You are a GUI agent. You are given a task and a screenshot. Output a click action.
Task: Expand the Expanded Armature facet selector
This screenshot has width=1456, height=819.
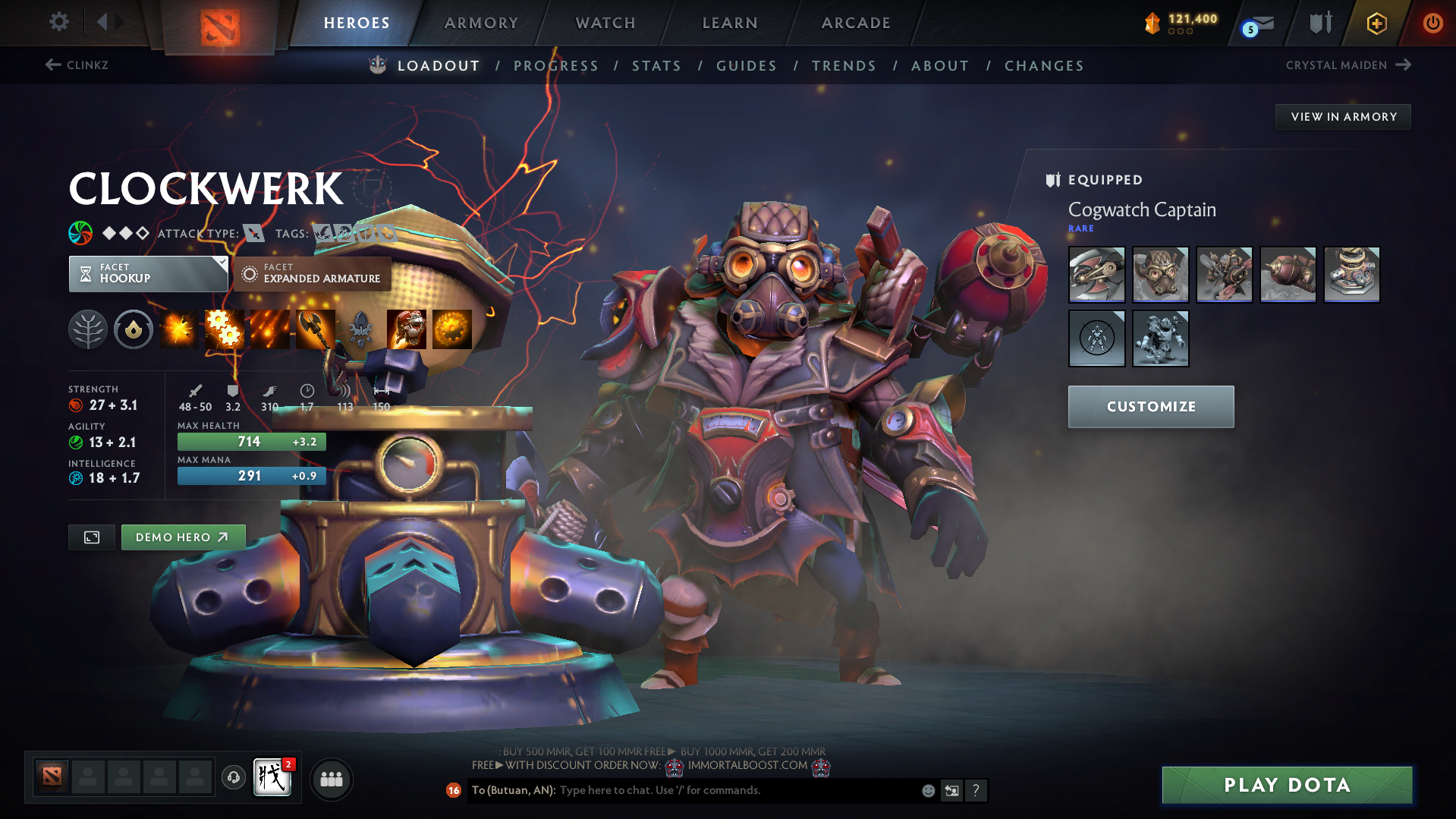312,273
